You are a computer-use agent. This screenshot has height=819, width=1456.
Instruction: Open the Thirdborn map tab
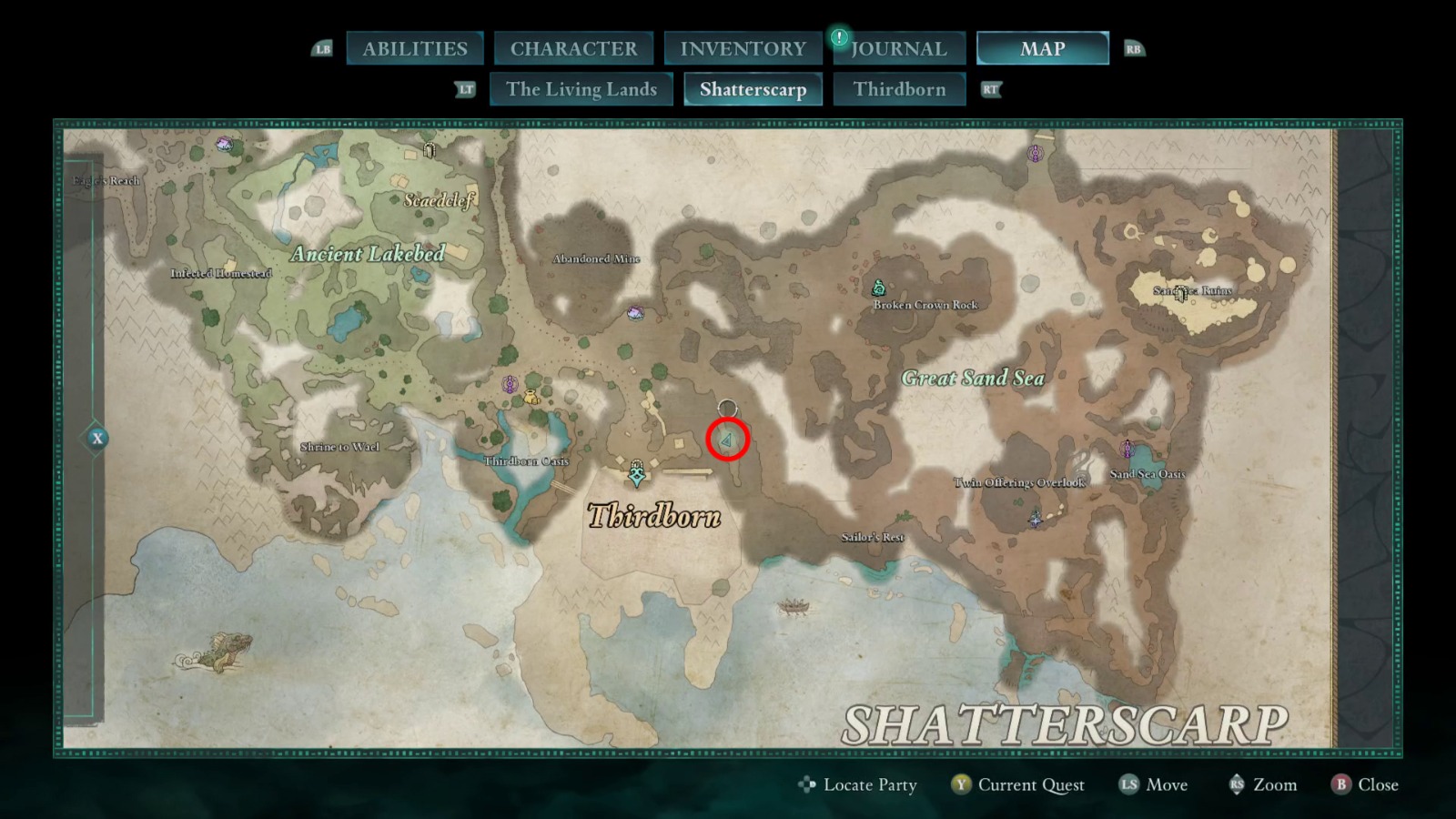tap(900, 89)
